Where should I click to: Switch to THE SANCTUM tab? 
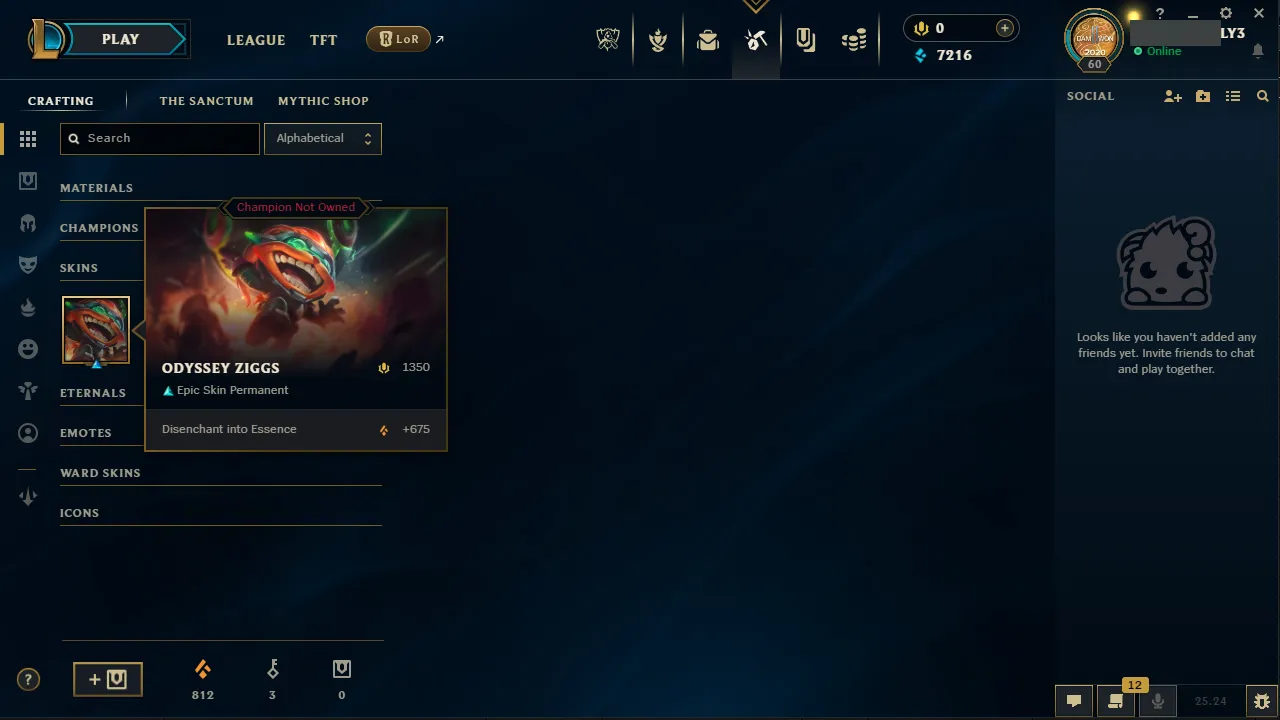coord(206,101)
